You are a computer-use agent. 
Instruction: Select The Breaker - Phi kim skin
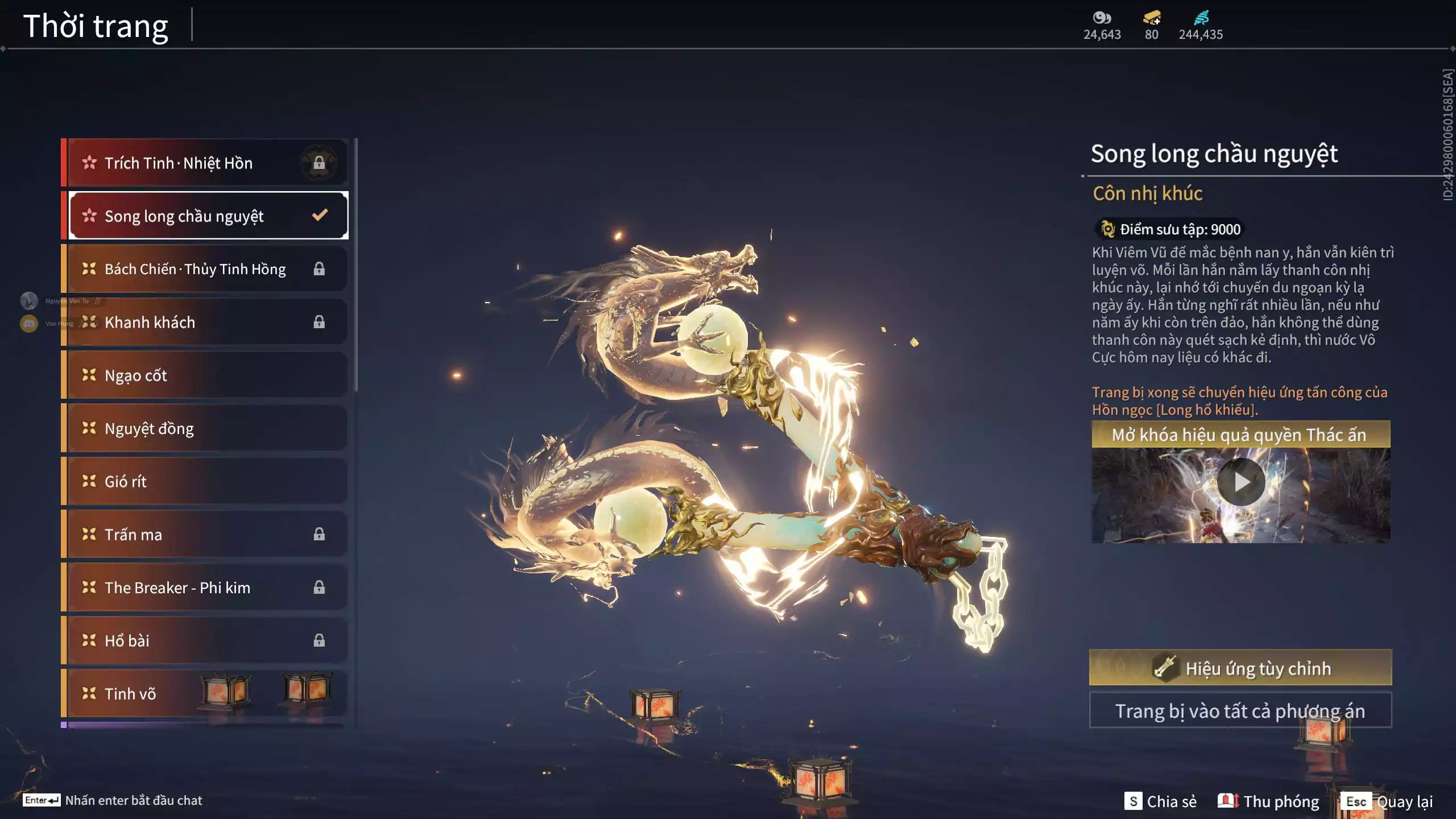point(205,588)
